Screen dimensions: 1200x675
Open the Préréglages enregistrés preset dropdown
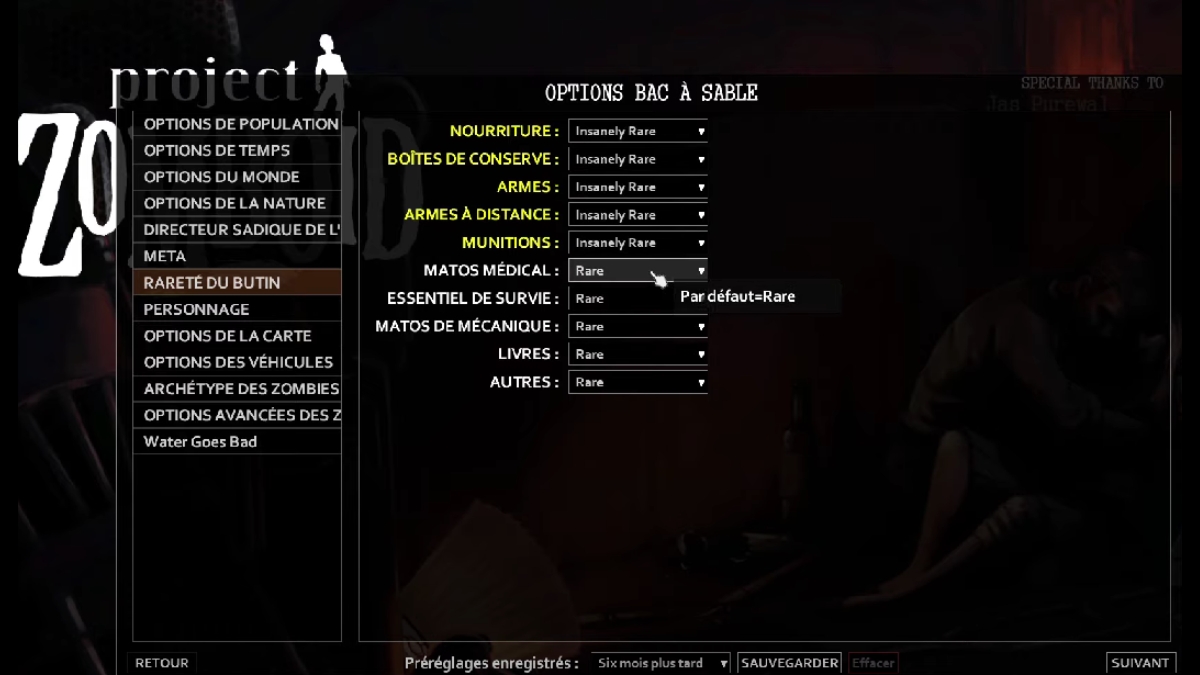[x=660, y=663]
